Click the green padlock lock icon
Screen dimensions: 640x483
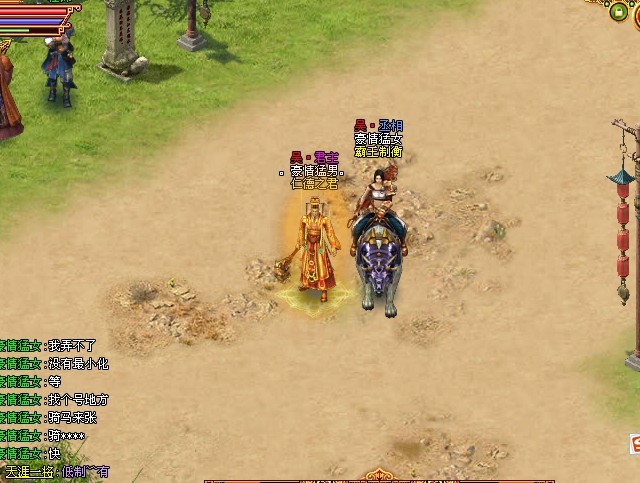pos(619,12)
